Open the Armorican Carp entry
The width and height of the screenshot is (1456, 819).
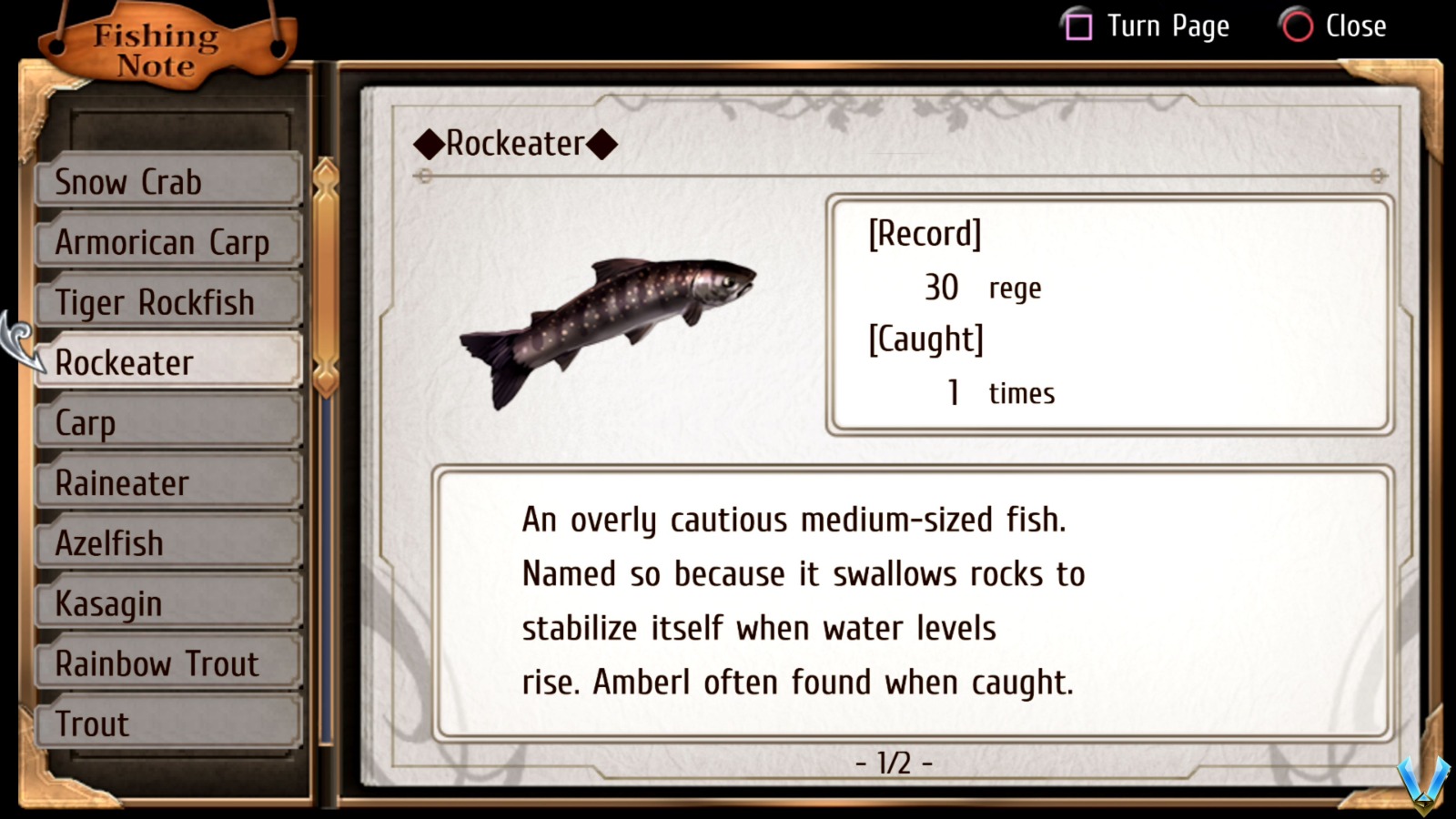click(x=167, y=241)
